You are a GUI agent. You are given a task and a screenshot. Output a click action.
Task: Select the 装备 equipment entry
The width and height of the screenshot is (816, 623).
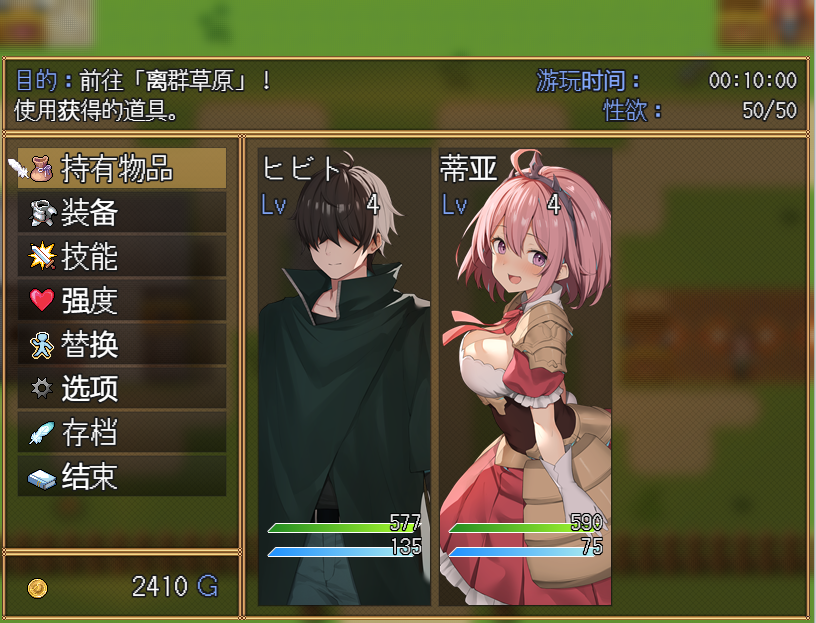pos(122,213)
